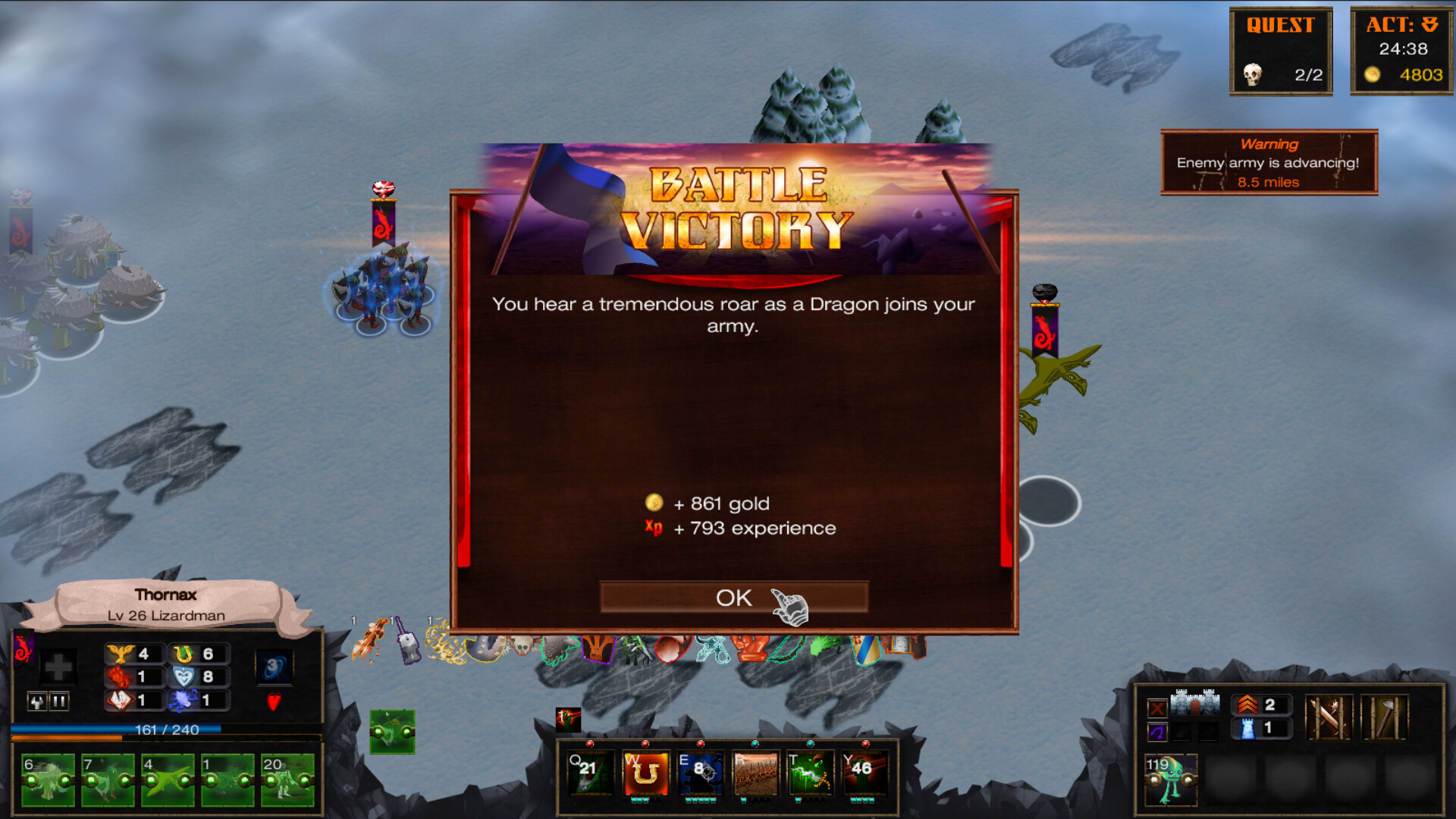The width and height of the screenshot is (1456, 819).
Task: Click the plus icon on Thornax's panel
Action: pyautogui.click(x=58, y=667)
